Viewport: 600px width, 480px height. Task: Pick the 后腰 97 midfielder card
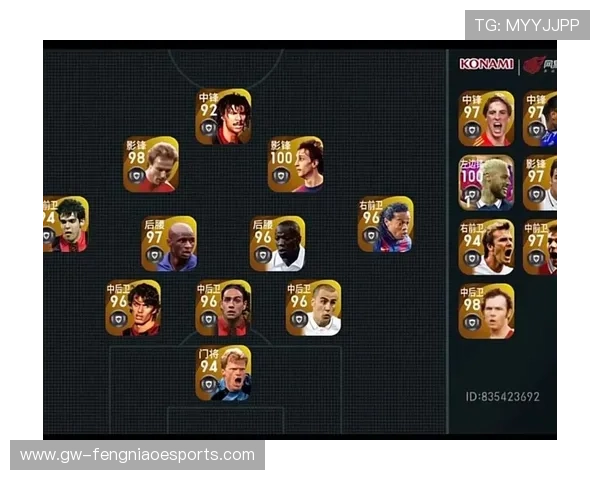169,244
